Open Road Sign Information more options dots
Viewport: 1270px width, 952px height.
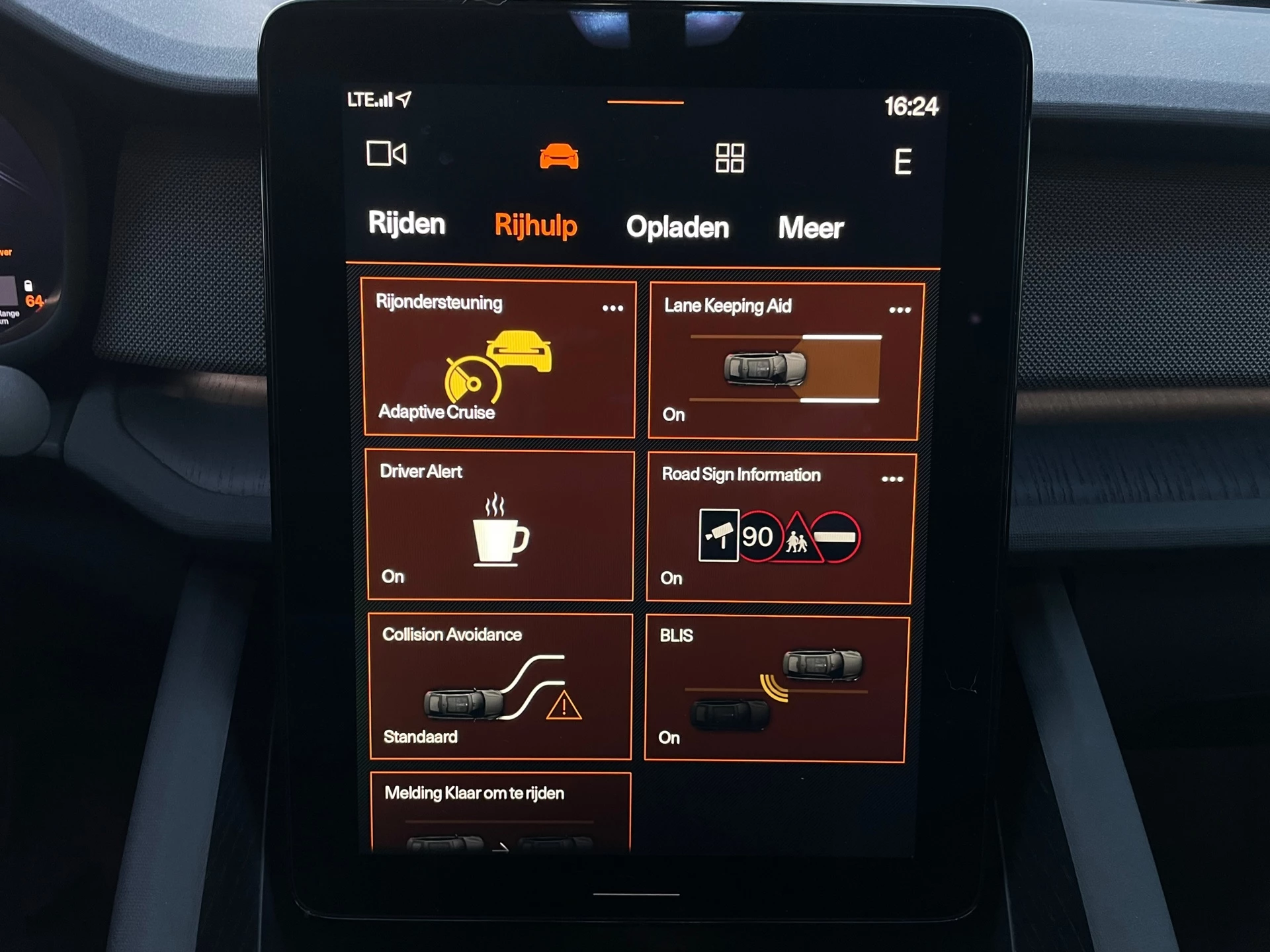click(x=892, y=479)
